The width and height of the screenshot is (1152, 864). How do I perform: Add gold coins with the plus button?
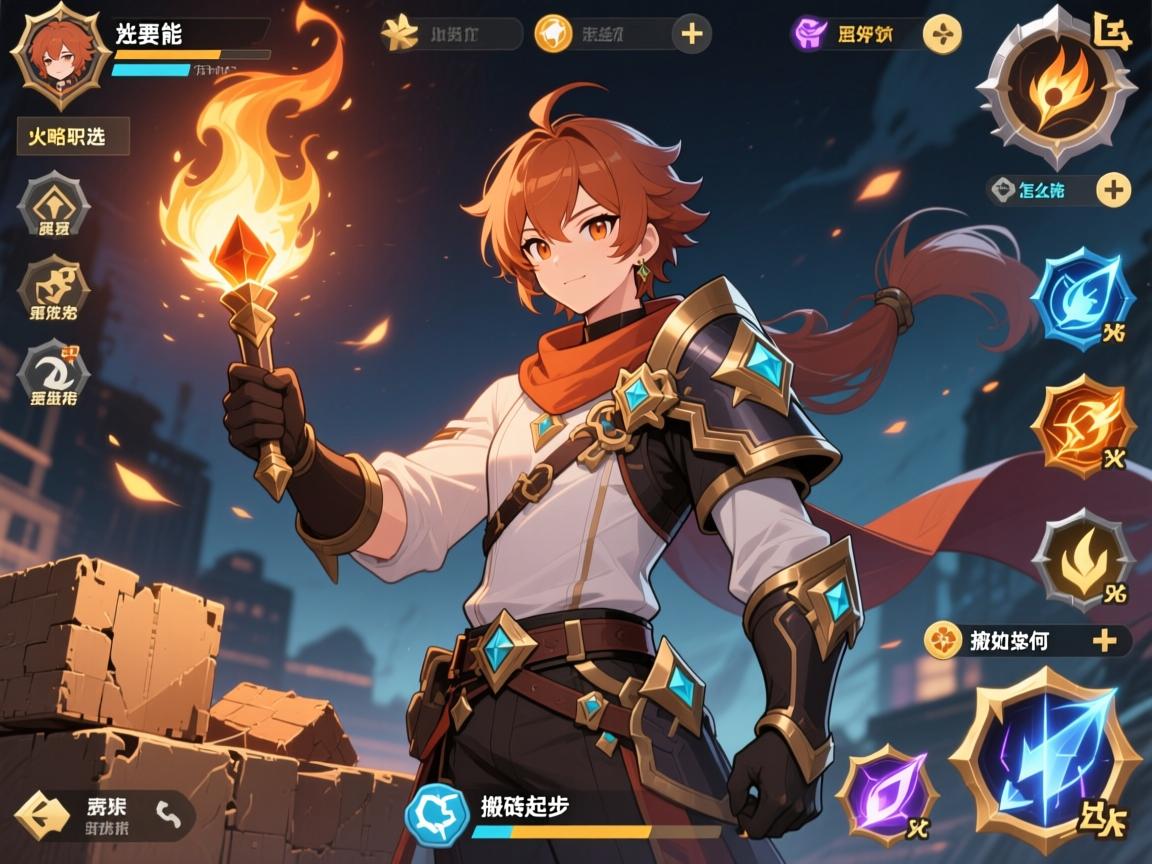click(x=691, y=34)
